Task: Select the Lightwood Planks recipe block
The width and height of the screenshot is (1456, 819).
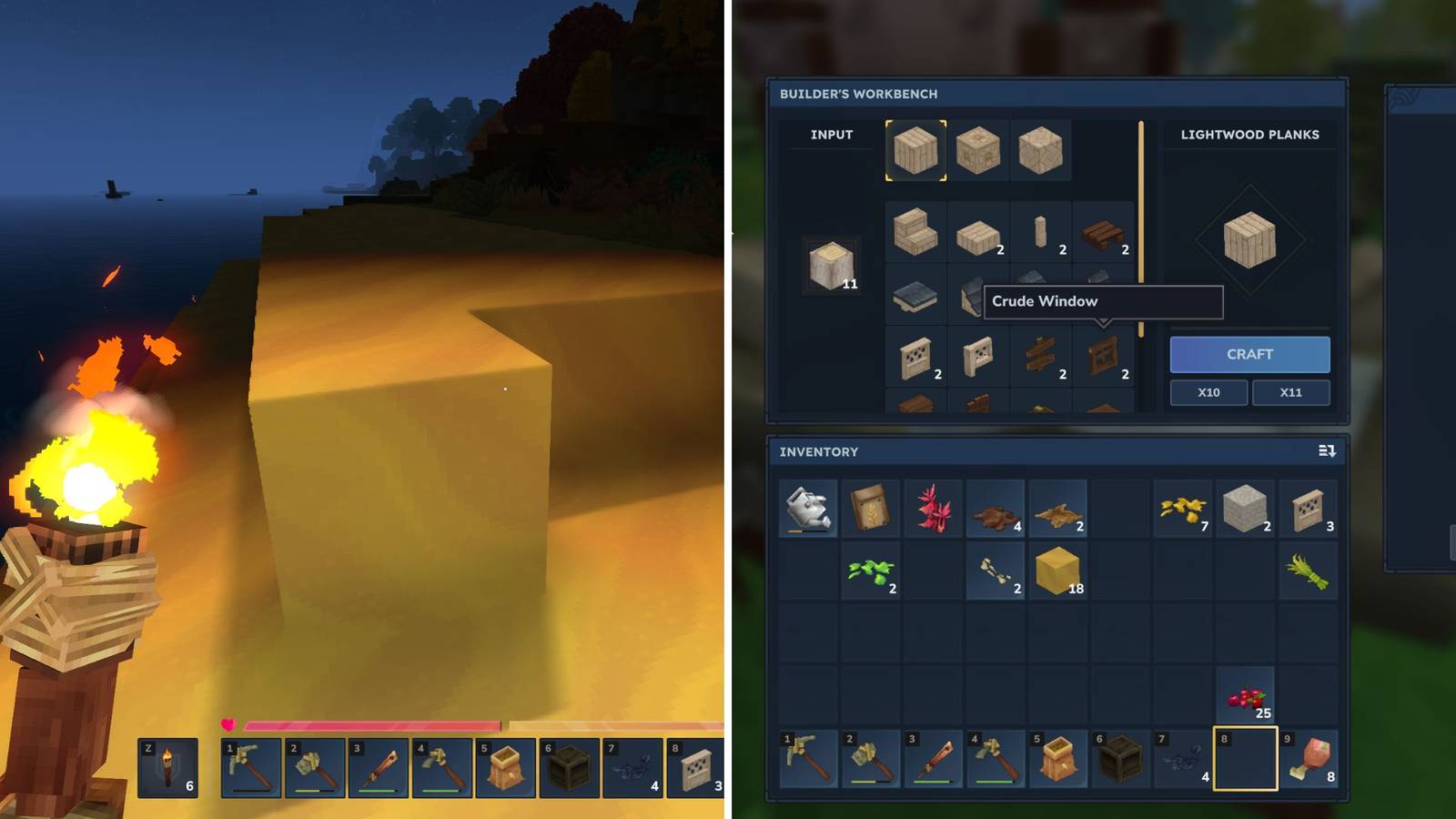Action: 914,150
